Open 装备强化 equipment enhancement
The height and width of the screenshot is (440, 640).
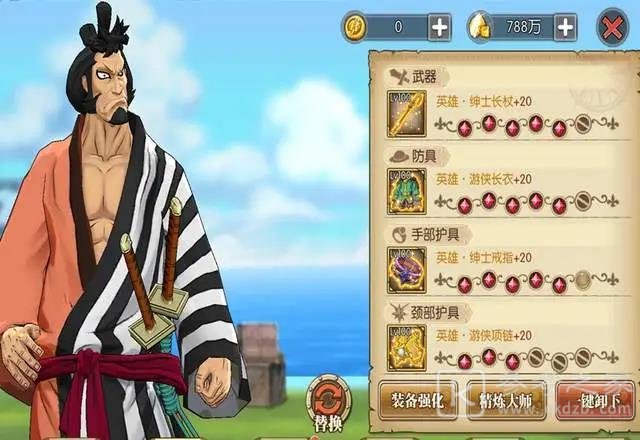coord(419,399)
